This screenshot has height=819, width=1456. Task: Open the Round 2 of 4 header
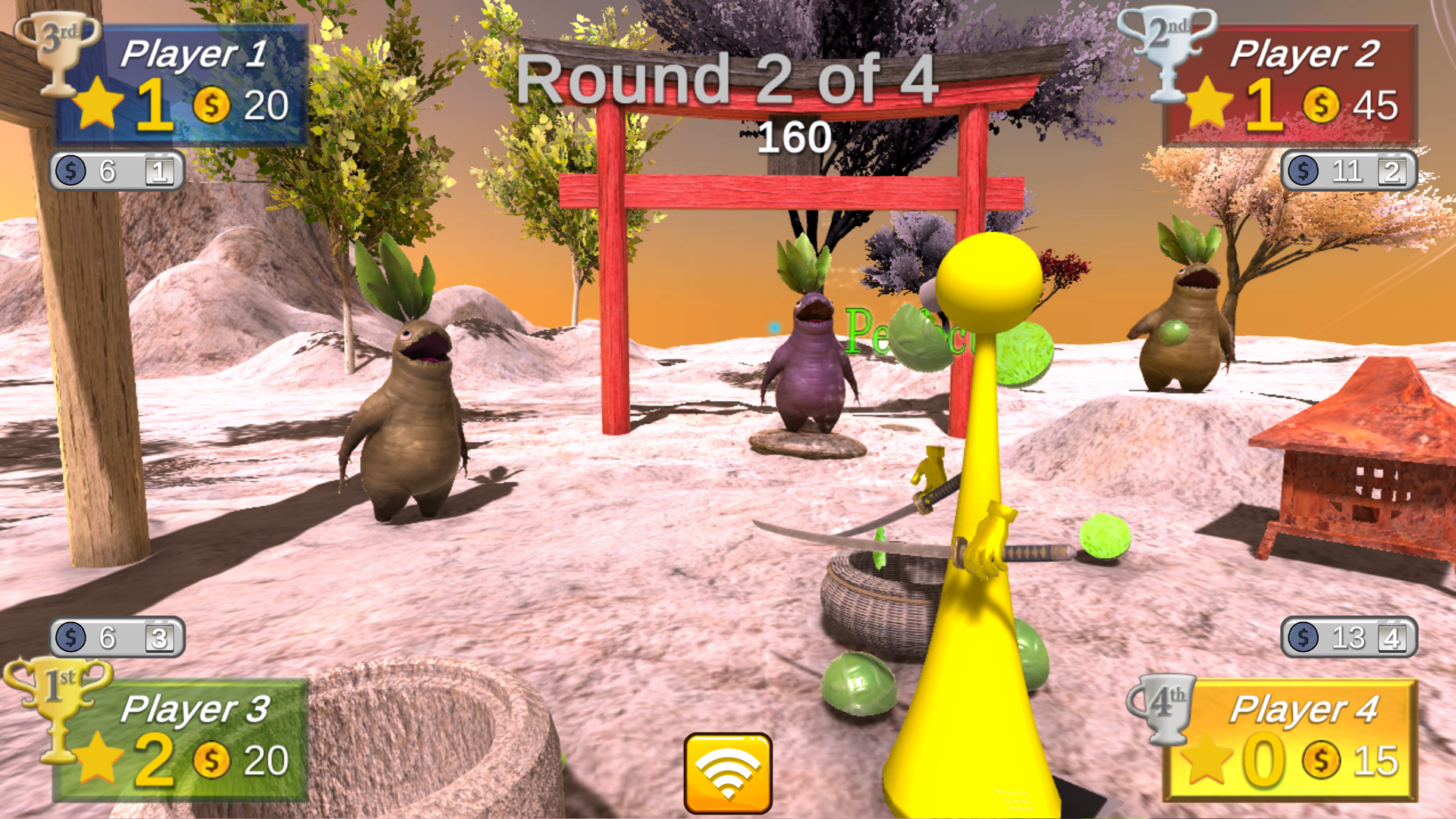coord(728,80)
